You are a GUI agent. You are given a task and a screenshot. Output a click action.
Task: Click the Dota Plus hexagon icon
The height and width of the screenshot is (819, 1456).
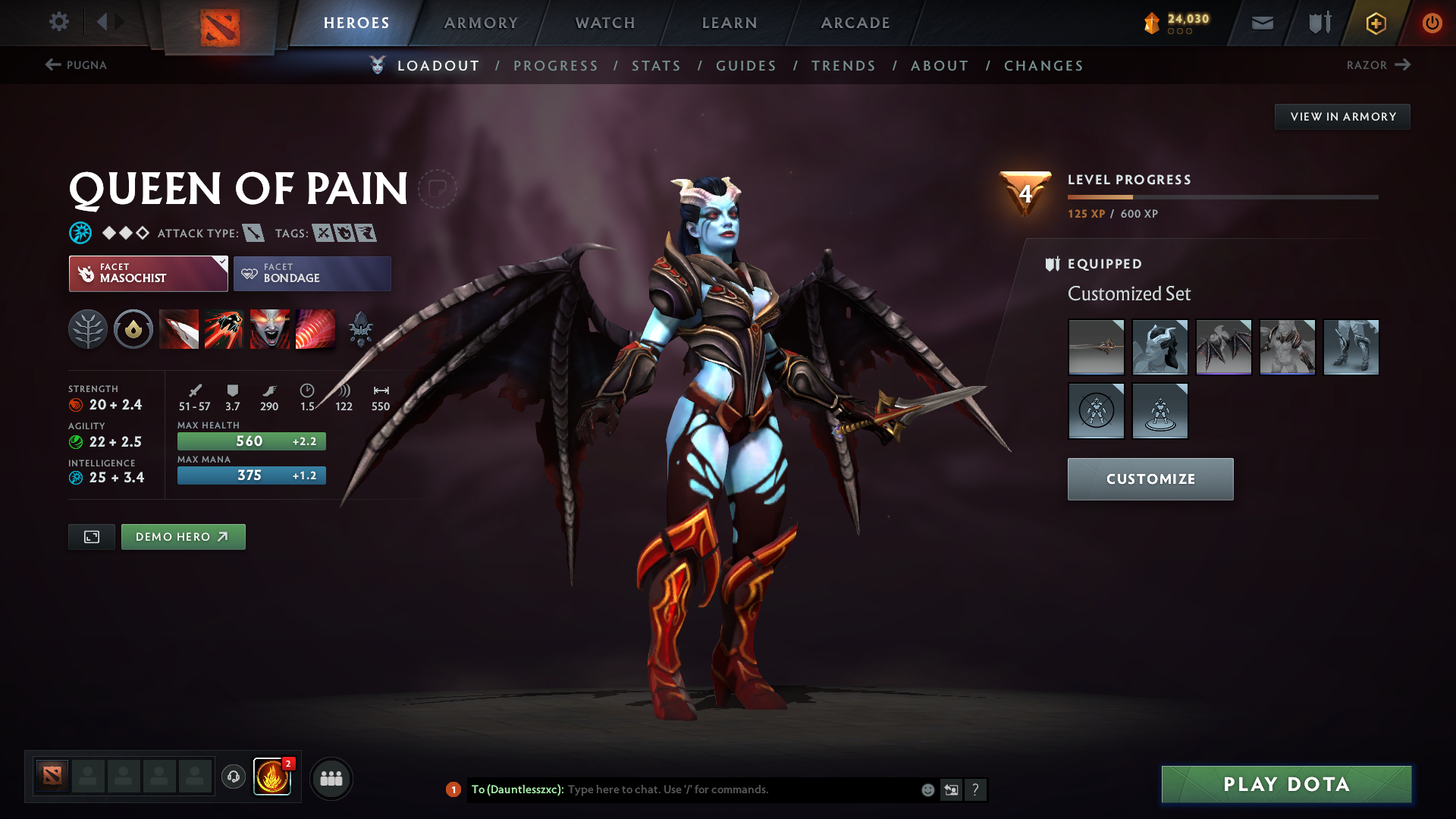(x=1375, y=23)
